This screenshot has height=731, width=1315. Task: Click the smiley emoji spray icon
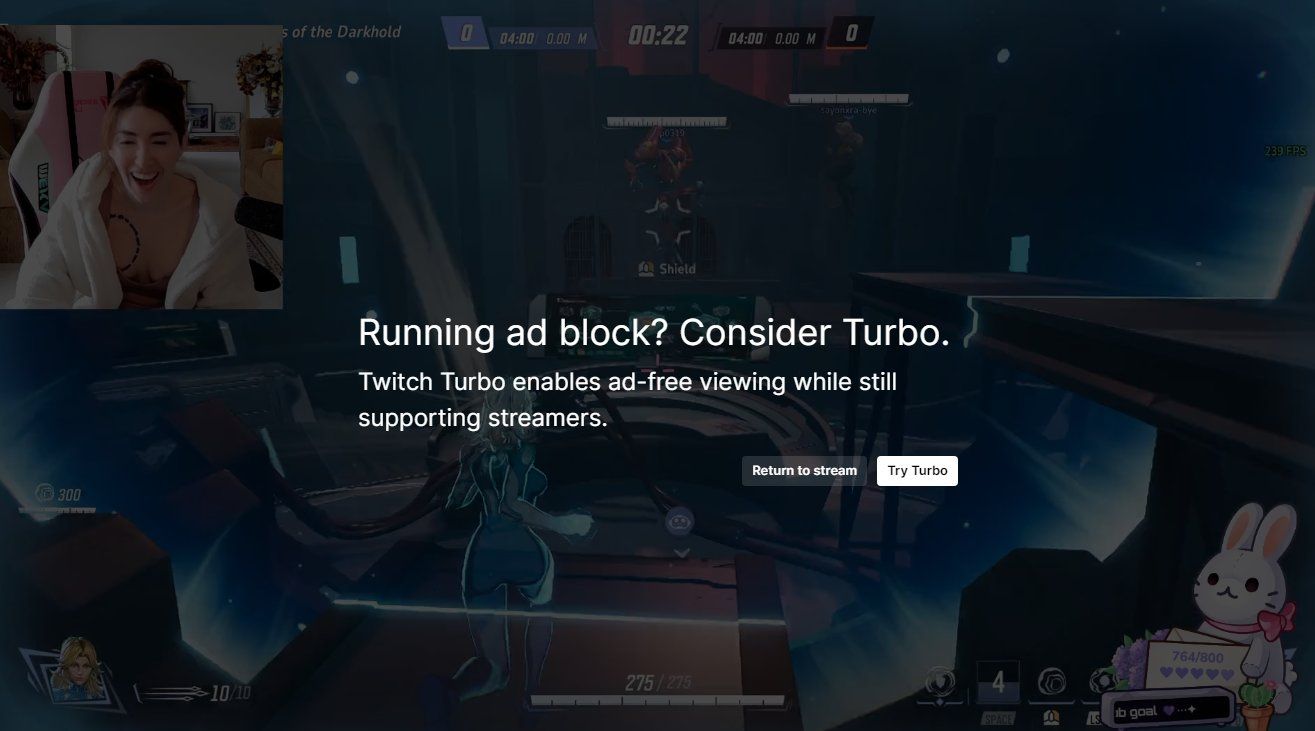click(x=679, y=521)
